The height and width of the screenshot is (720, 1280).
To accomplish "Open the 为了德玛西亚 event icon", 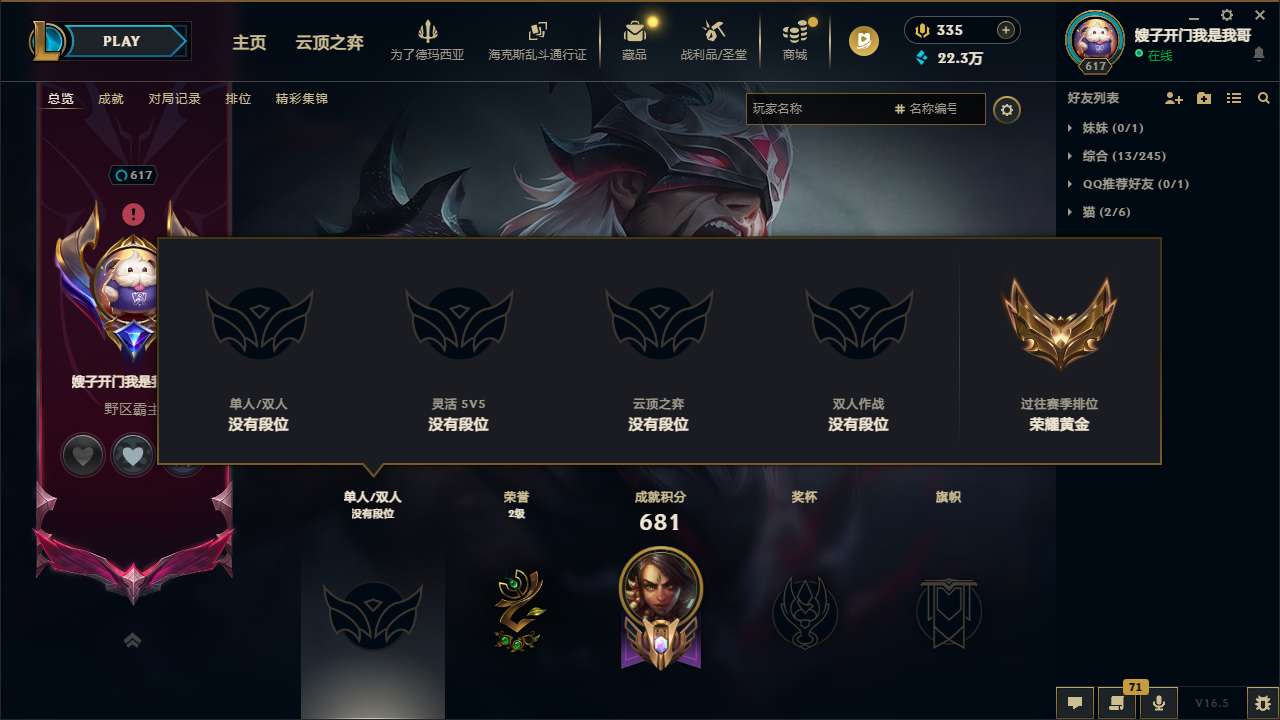I will 428,40.
